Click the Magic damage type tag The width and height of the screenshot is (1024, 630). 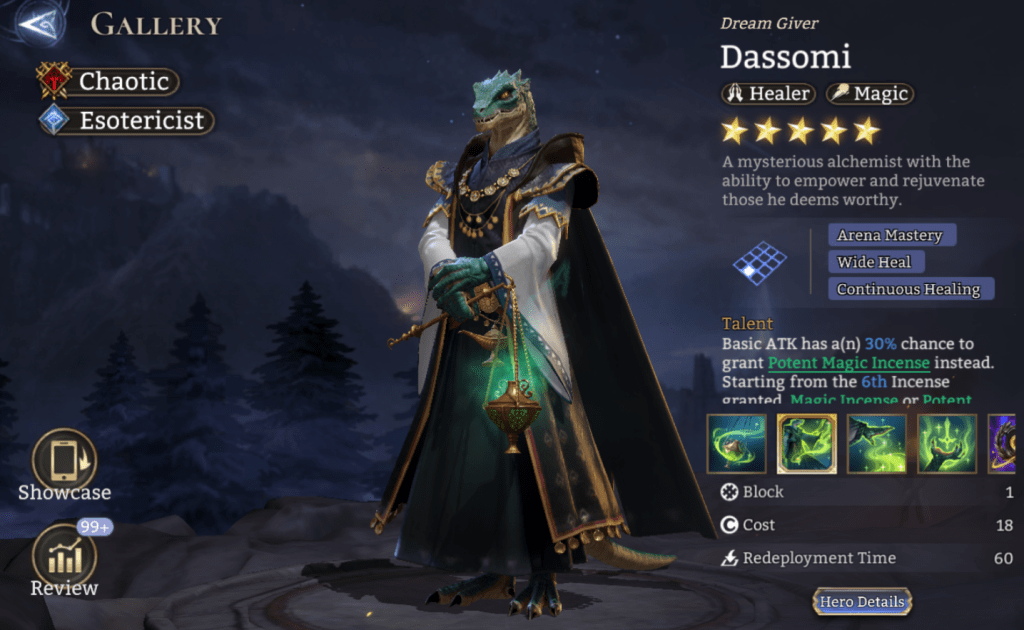point(869,94)
